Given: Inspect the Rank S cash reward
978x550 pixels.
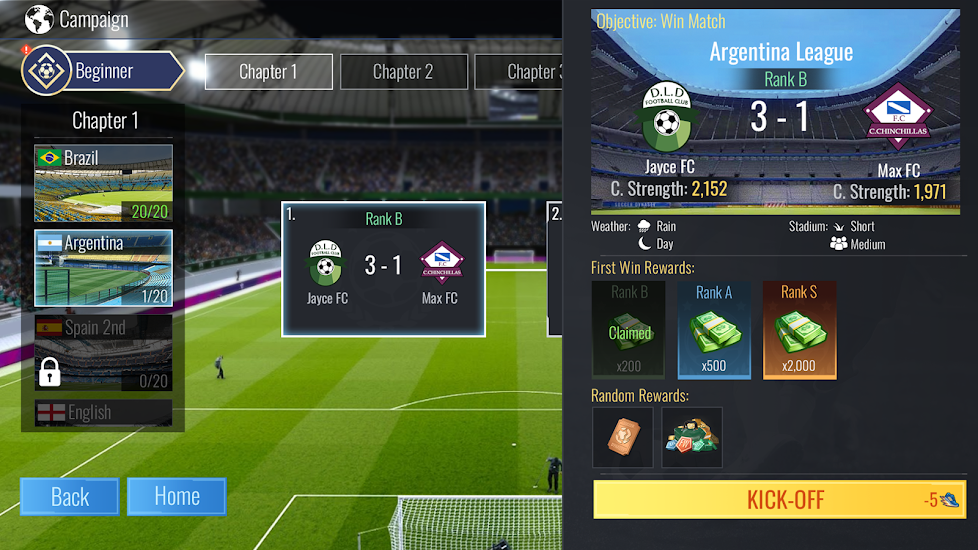Looking at the screenshot, I should click(x=799, y=330).
